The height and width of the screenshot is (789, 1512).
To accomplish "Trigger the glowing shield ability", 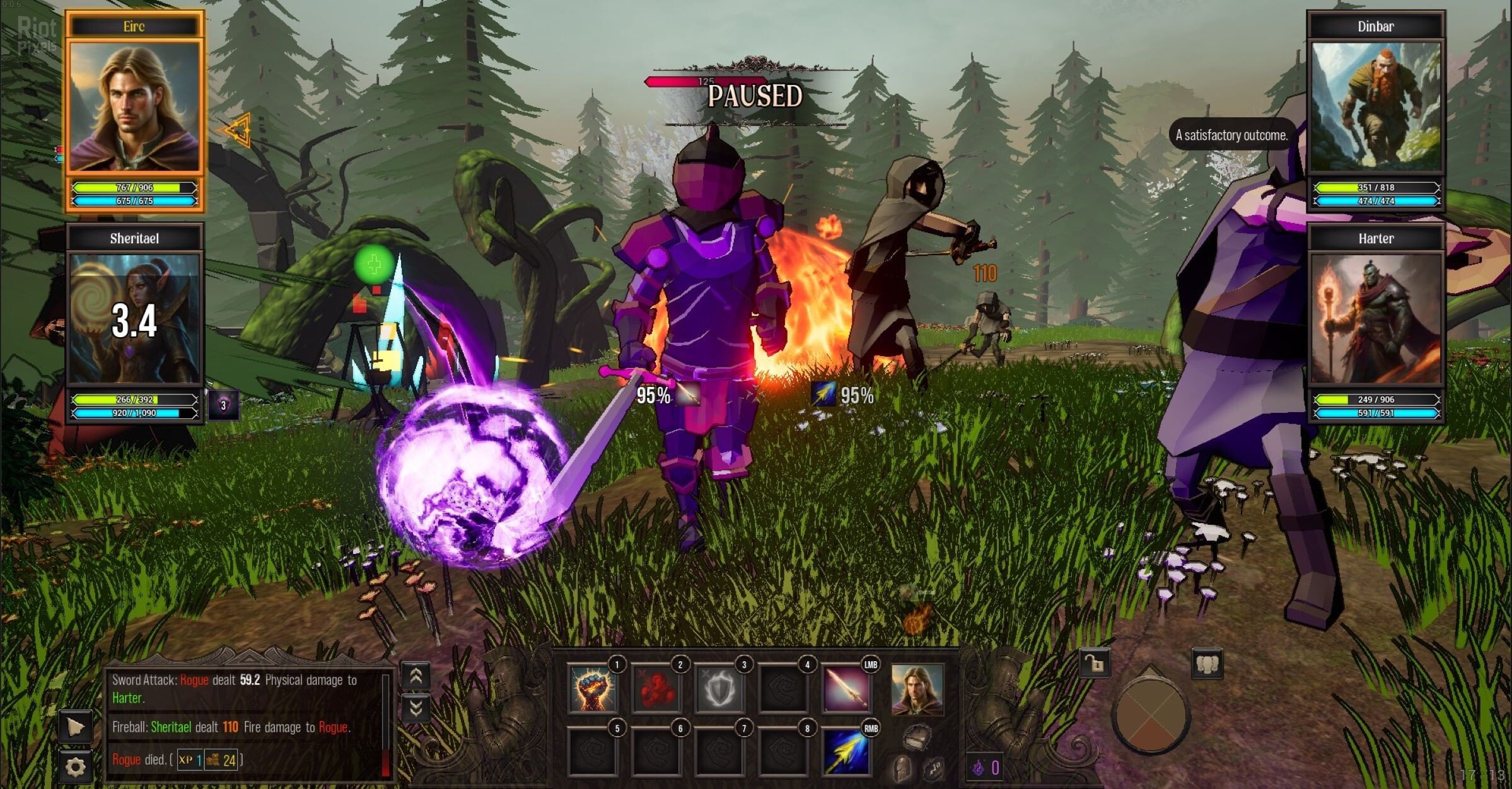I will [719, 689].
